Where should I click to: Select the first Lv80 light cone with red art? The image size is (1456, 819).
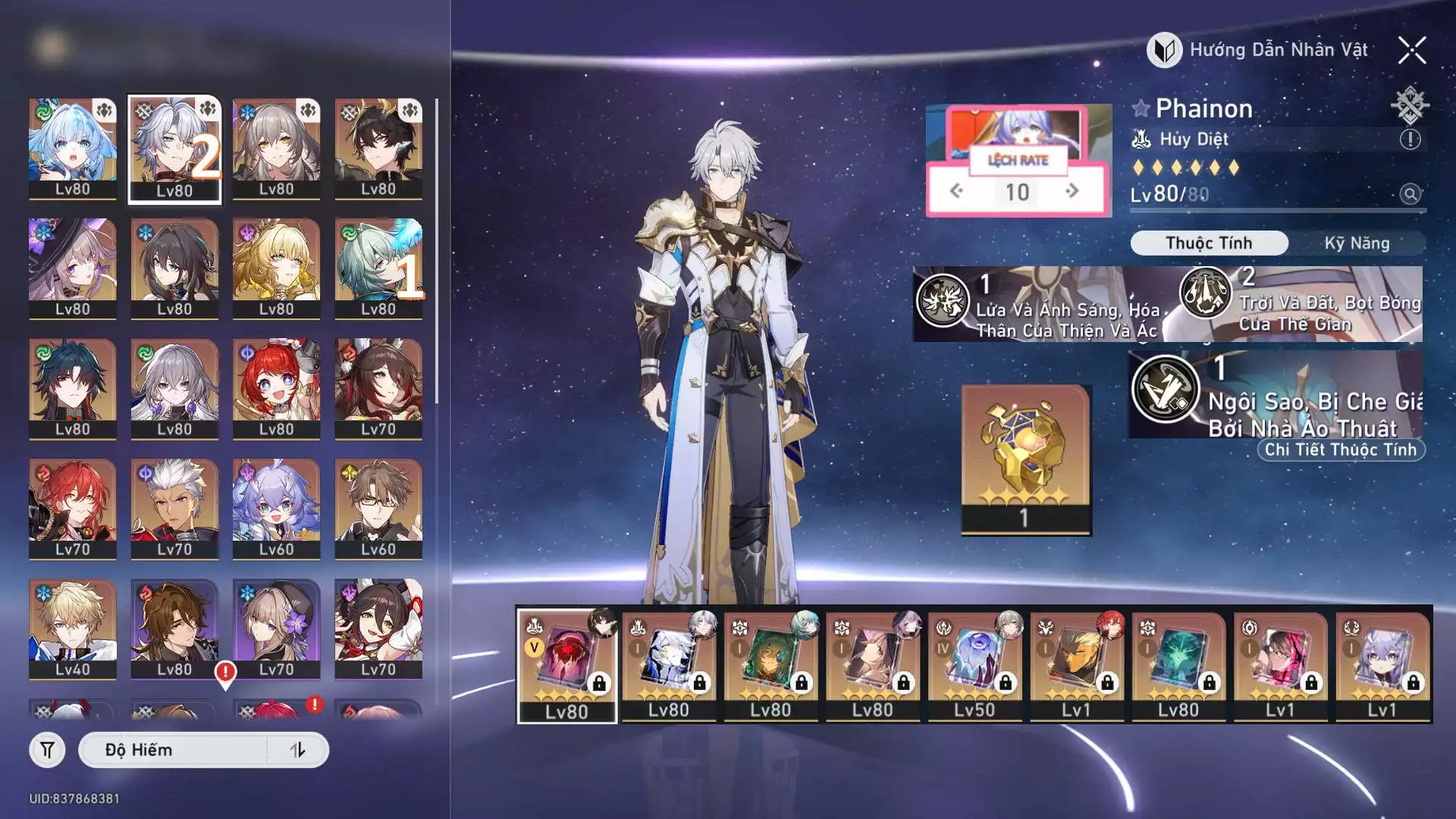click(x=566, y=666)
